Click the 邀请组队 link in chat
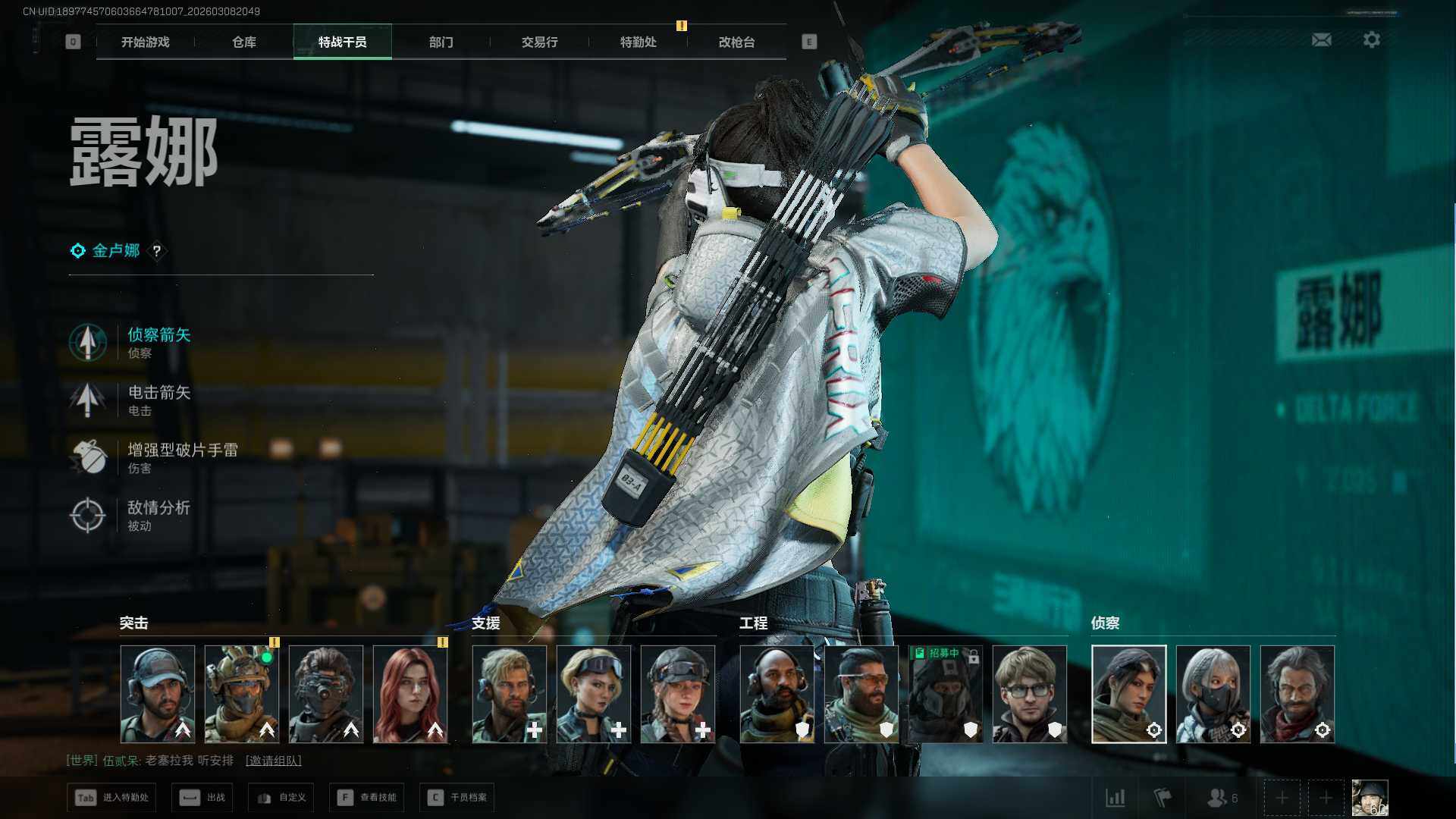 tap(273, 761)
